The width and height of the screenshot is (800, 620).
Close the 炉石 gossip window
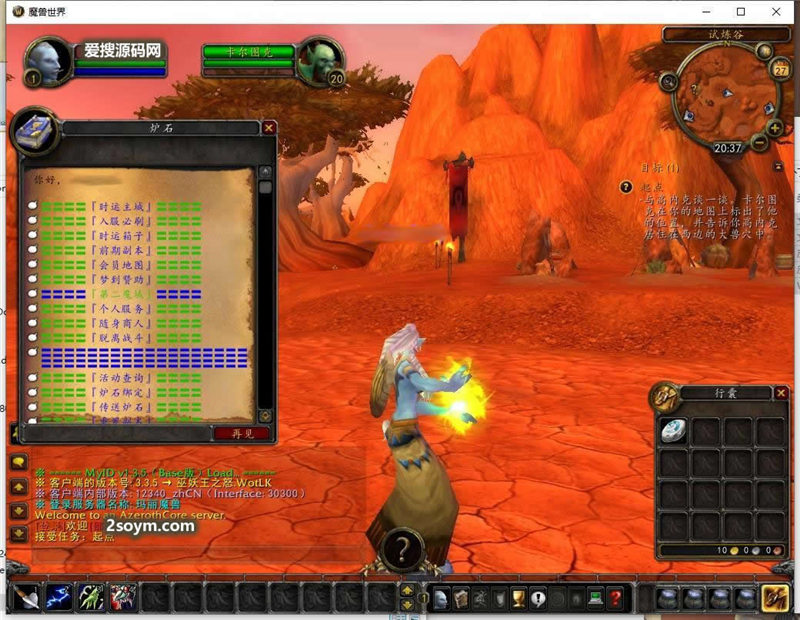pos(269,128)
